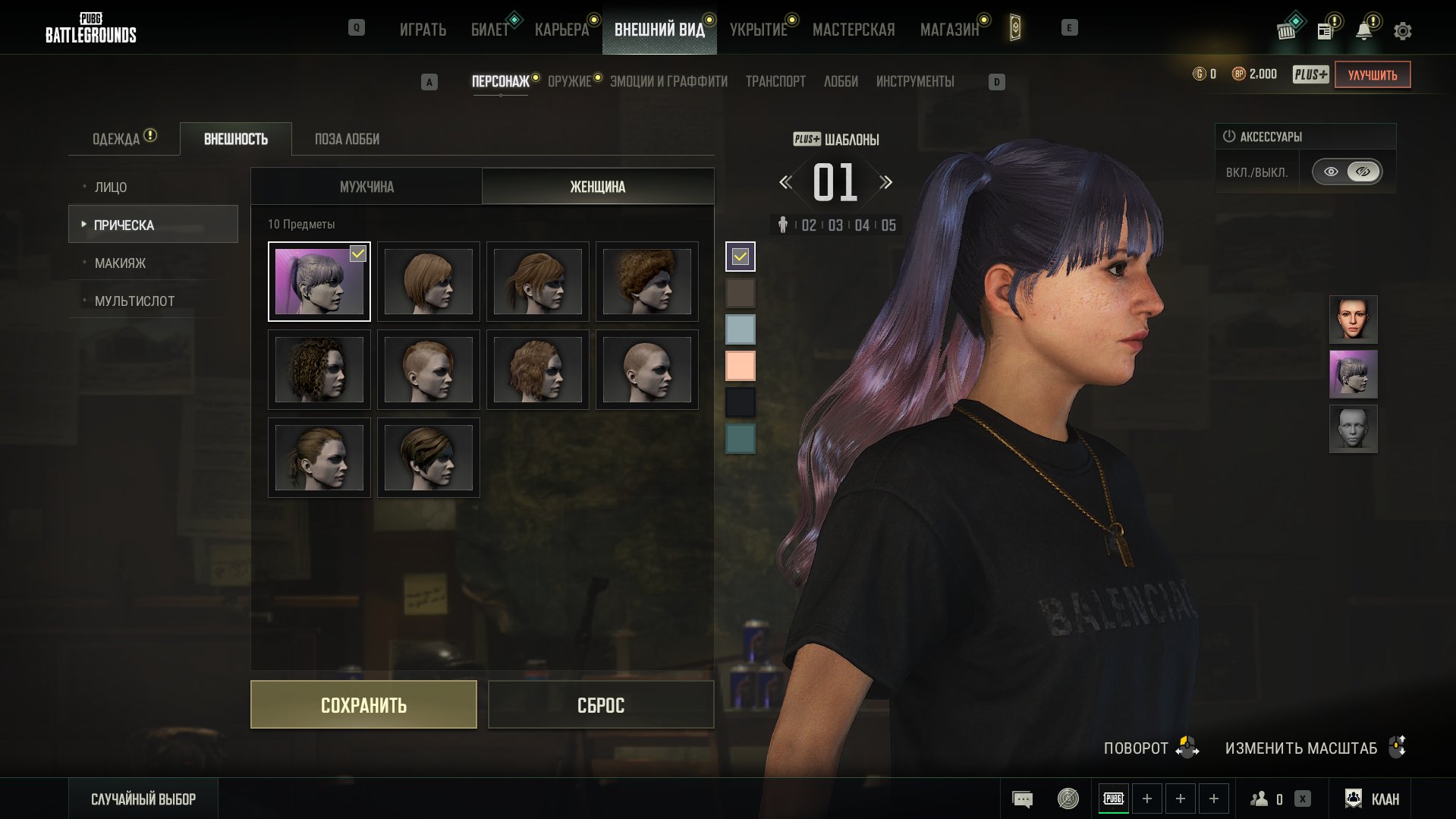Viewport: 1456px width, 819px height.
Task: Use the Случайный выбор random button
Action: coord(143,799)
